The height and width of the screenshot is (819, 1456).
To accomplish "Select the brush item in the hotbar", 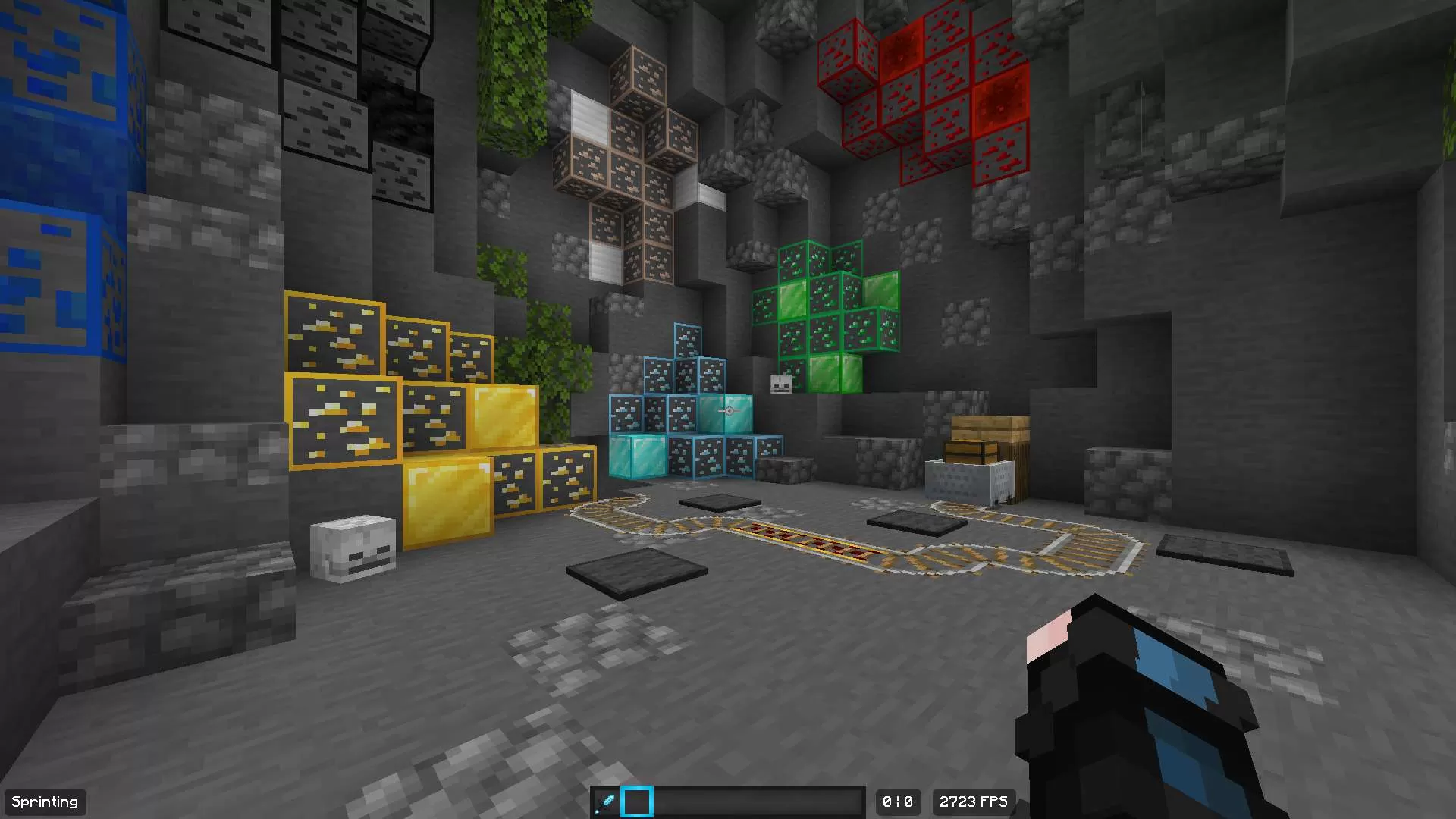I will [x=606, y=801].
